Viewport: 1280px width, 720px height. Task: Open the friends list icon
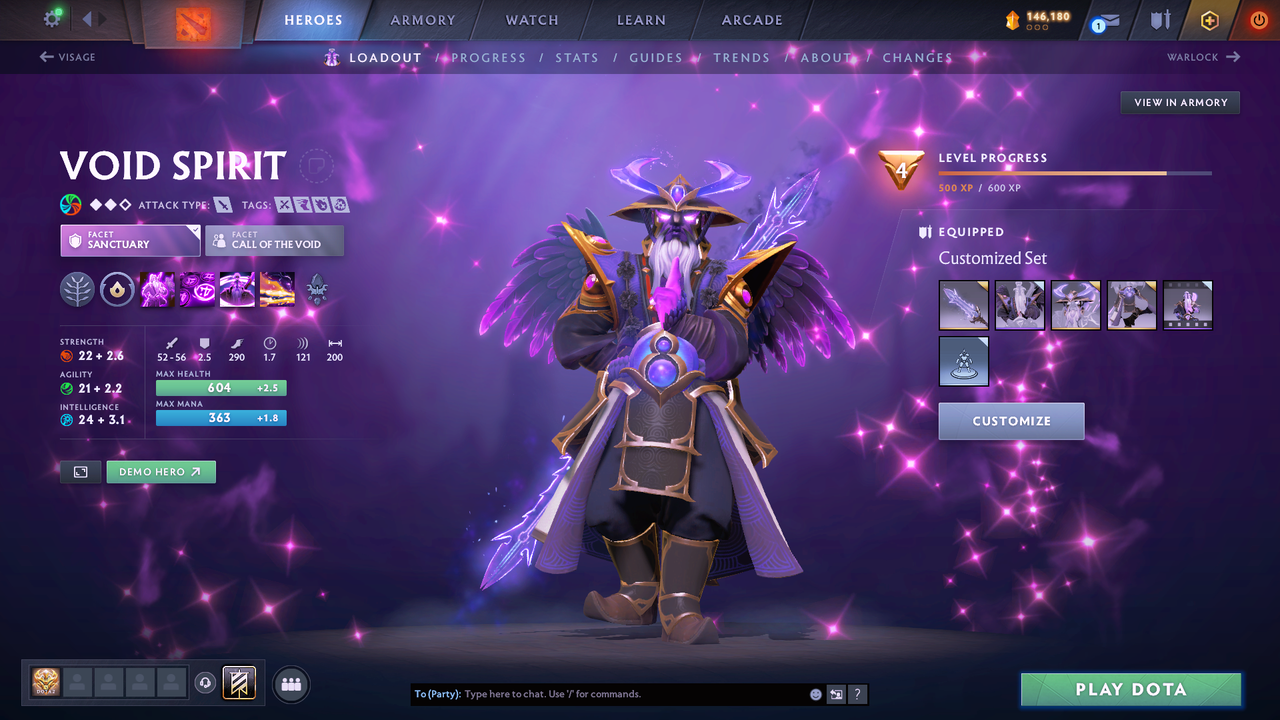tap(289, 683)
